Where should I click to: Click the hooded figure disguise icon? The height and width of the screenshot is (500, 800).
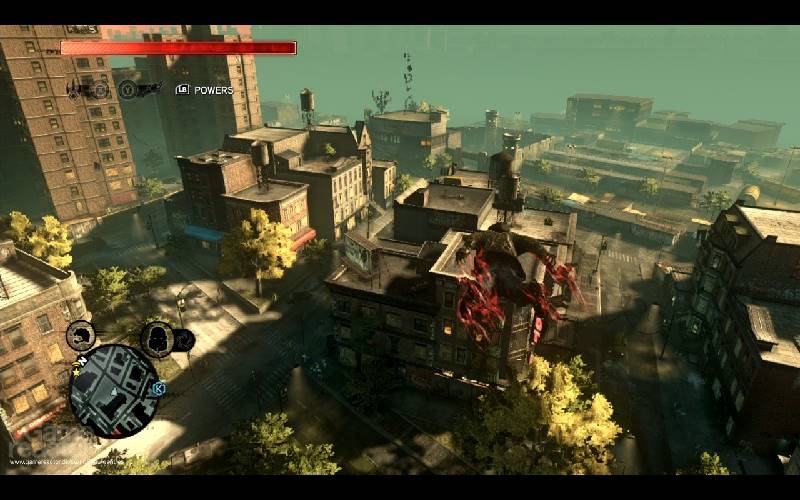(x=157, y=339)
